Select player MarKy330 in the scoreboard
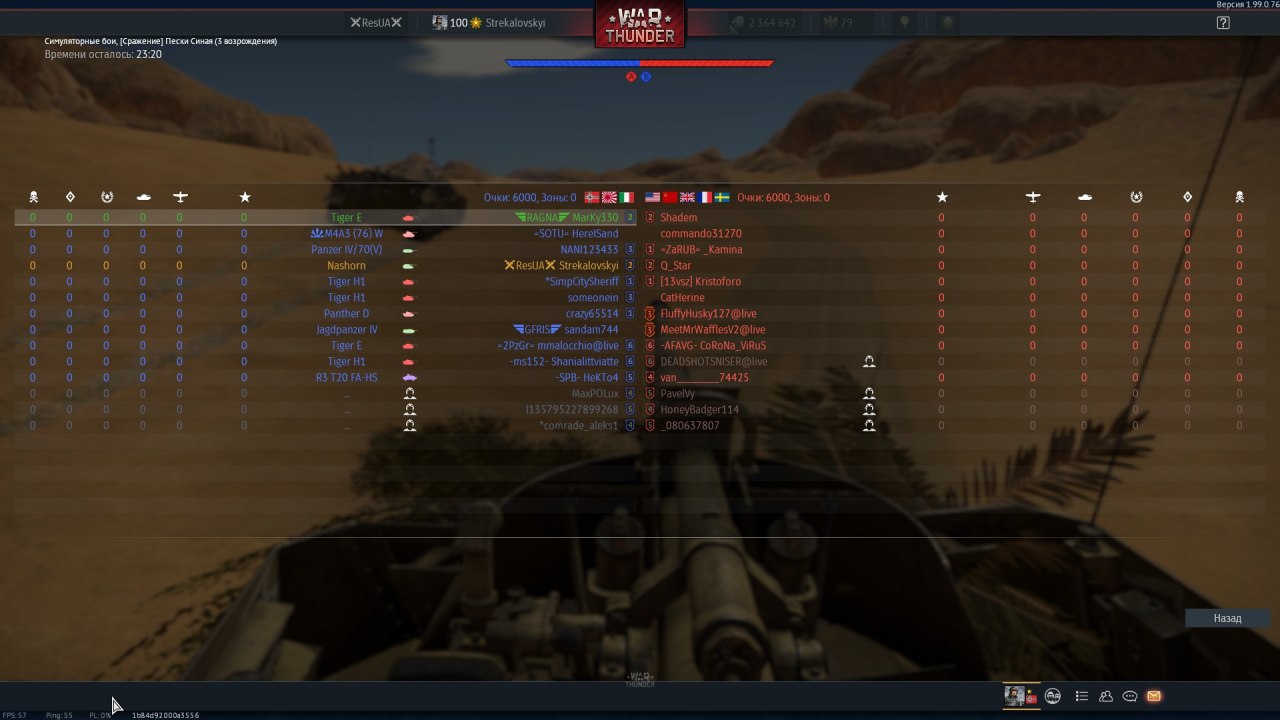Screen dimensions: 1280x720 595,217
